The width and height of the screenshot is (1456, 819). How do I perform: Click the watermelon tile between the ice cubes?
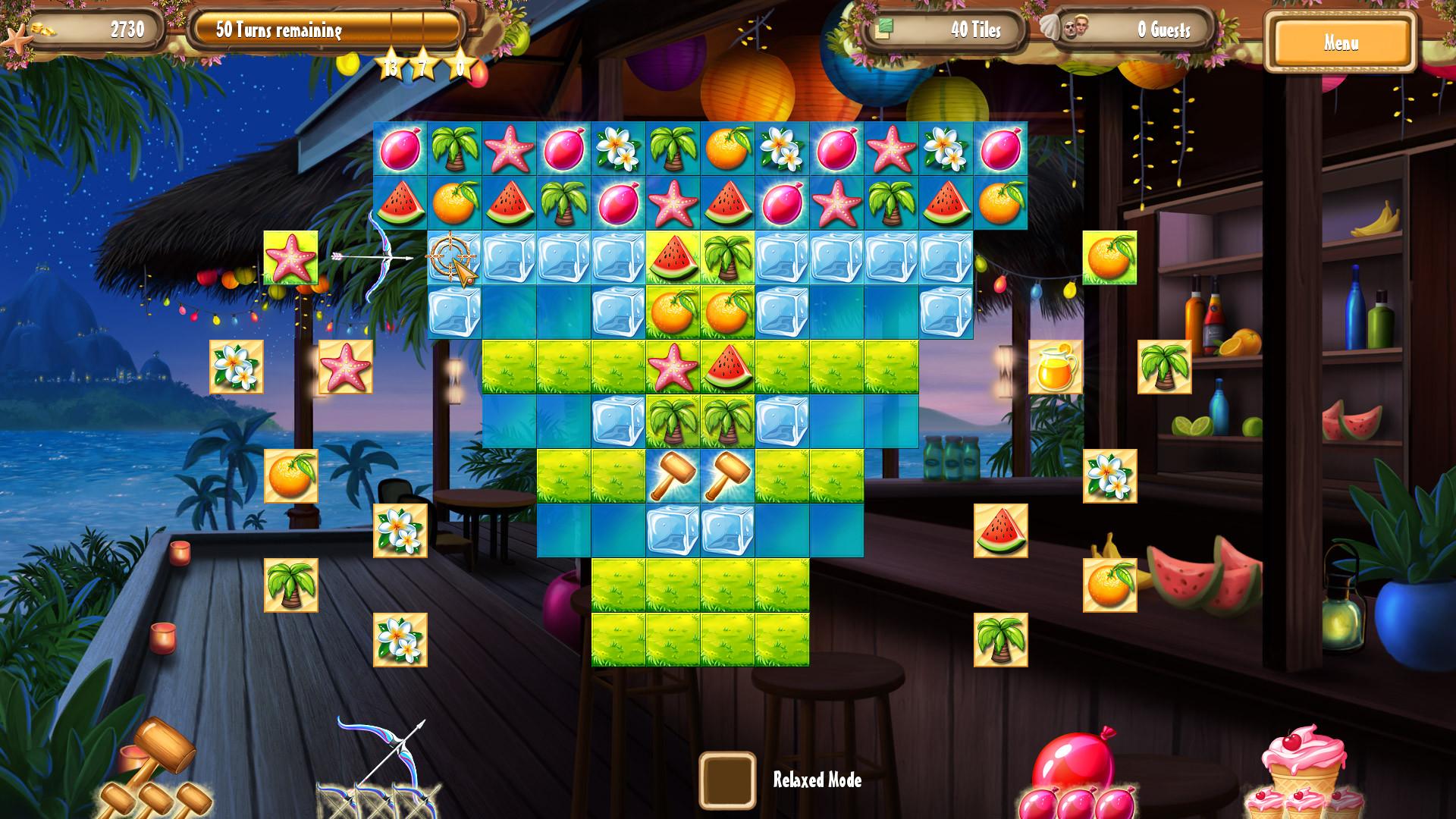(x=673, y=260)
